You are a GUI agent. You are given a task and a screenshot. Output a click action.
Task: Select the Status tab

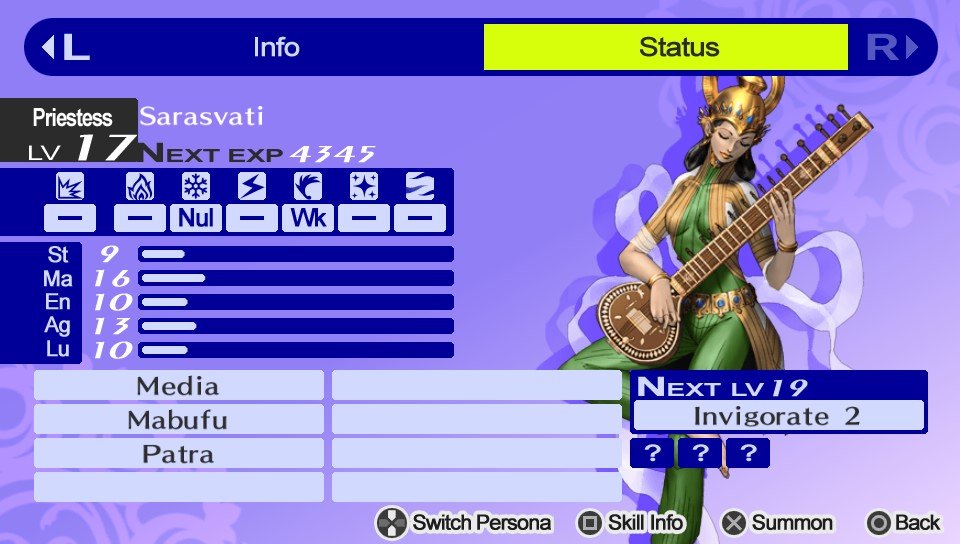[678, 47]
